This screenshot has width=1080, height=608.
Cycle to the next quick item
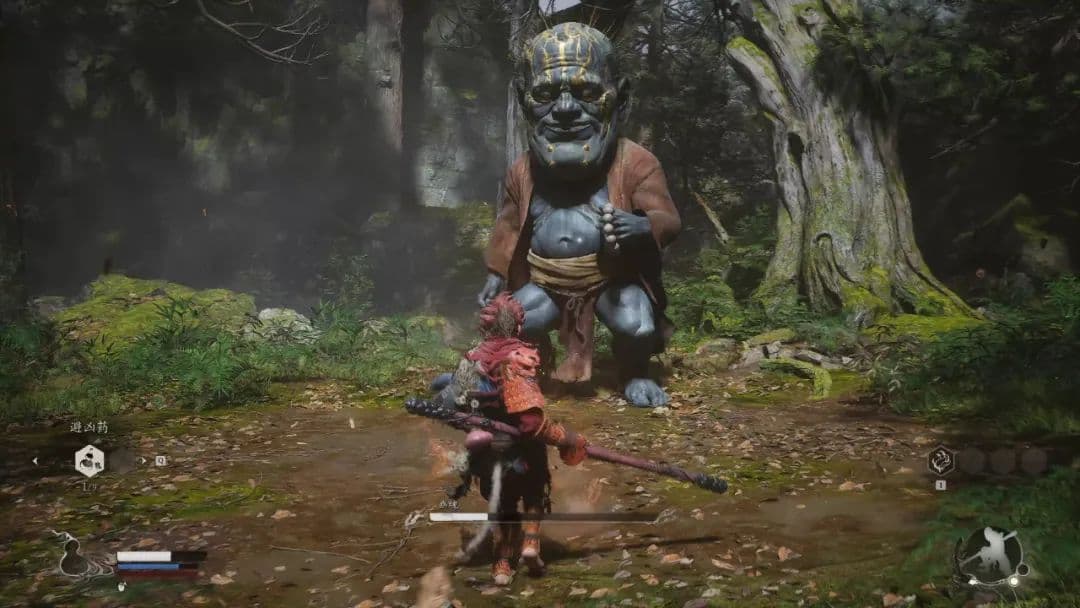coord(143,461)
